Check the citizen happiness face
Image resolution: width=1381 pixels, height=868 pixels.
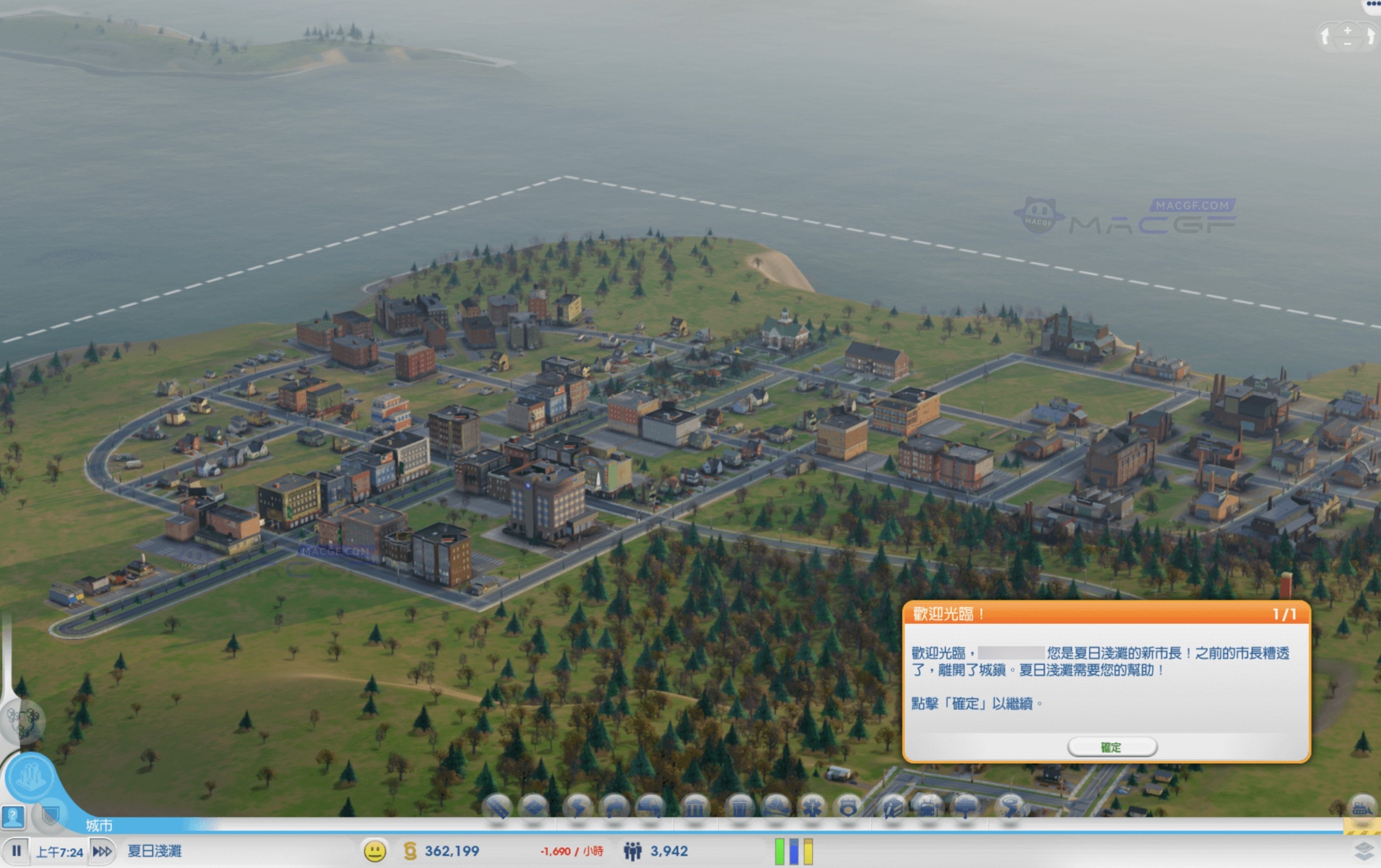tap(375, 851)
